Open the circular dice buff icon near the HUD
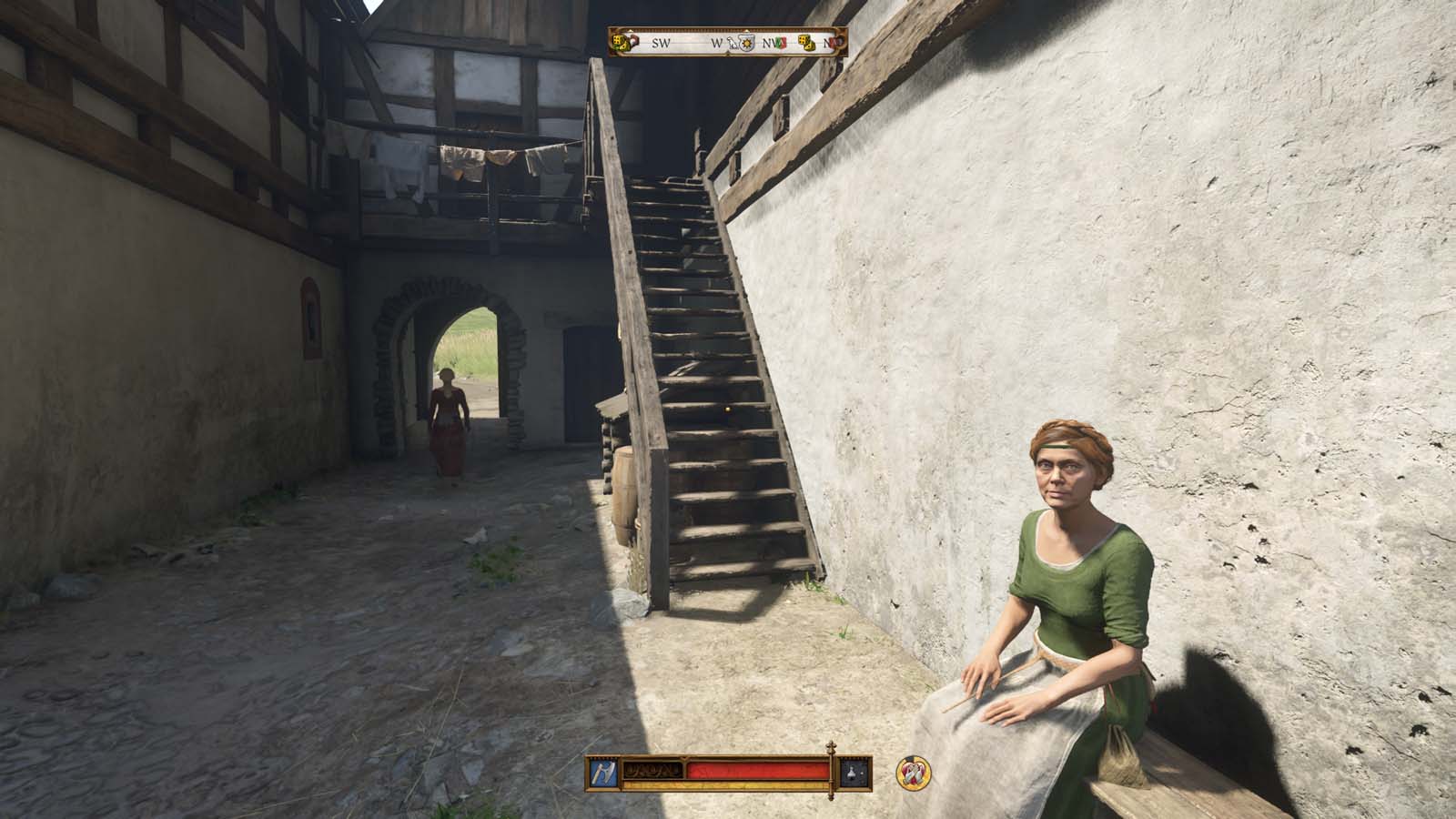Screen dimensions: 1456x819 point(913,774)
